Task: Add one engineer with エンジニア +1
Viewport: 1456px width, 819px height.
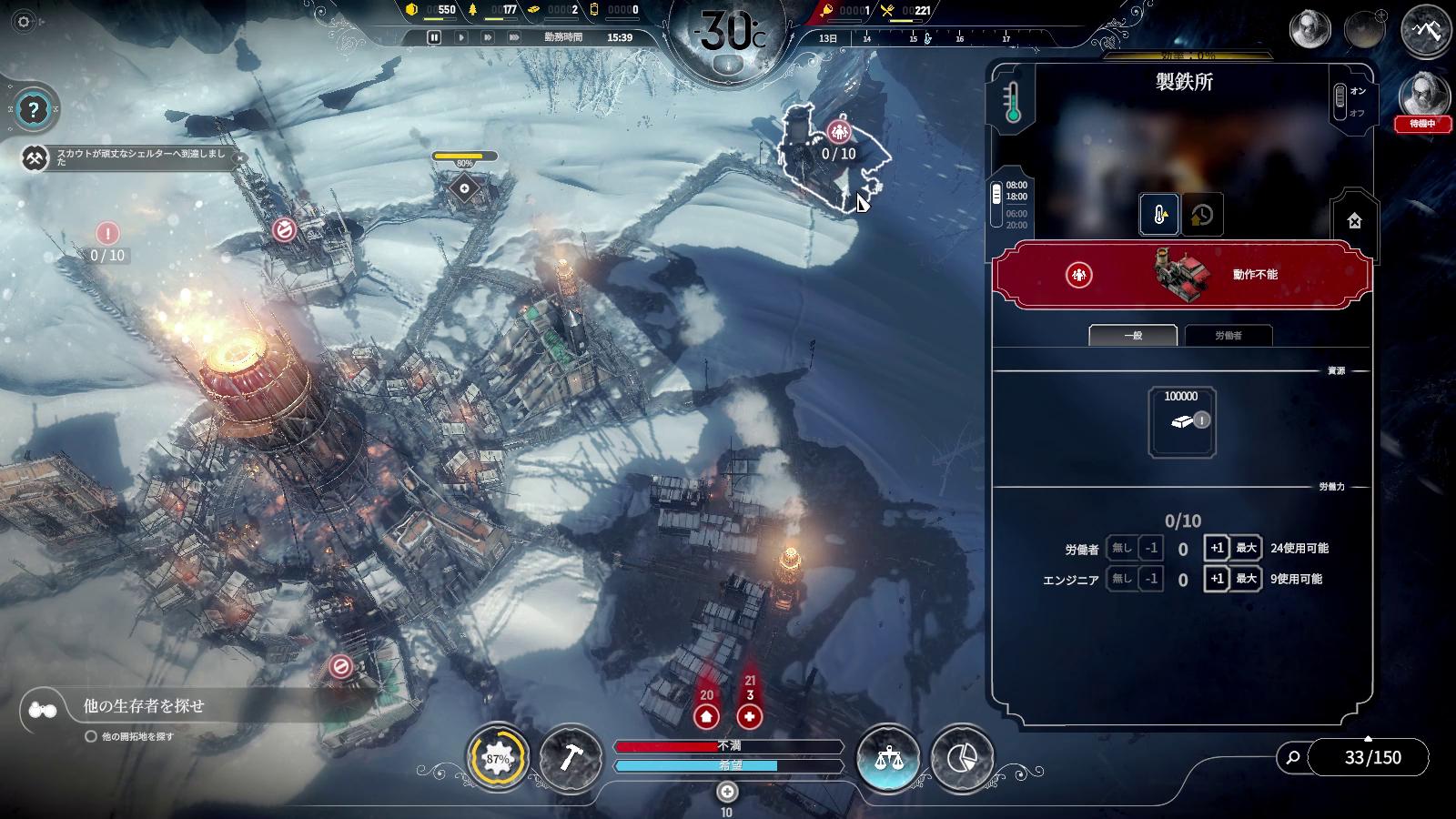Action: tap(1217, 579)
